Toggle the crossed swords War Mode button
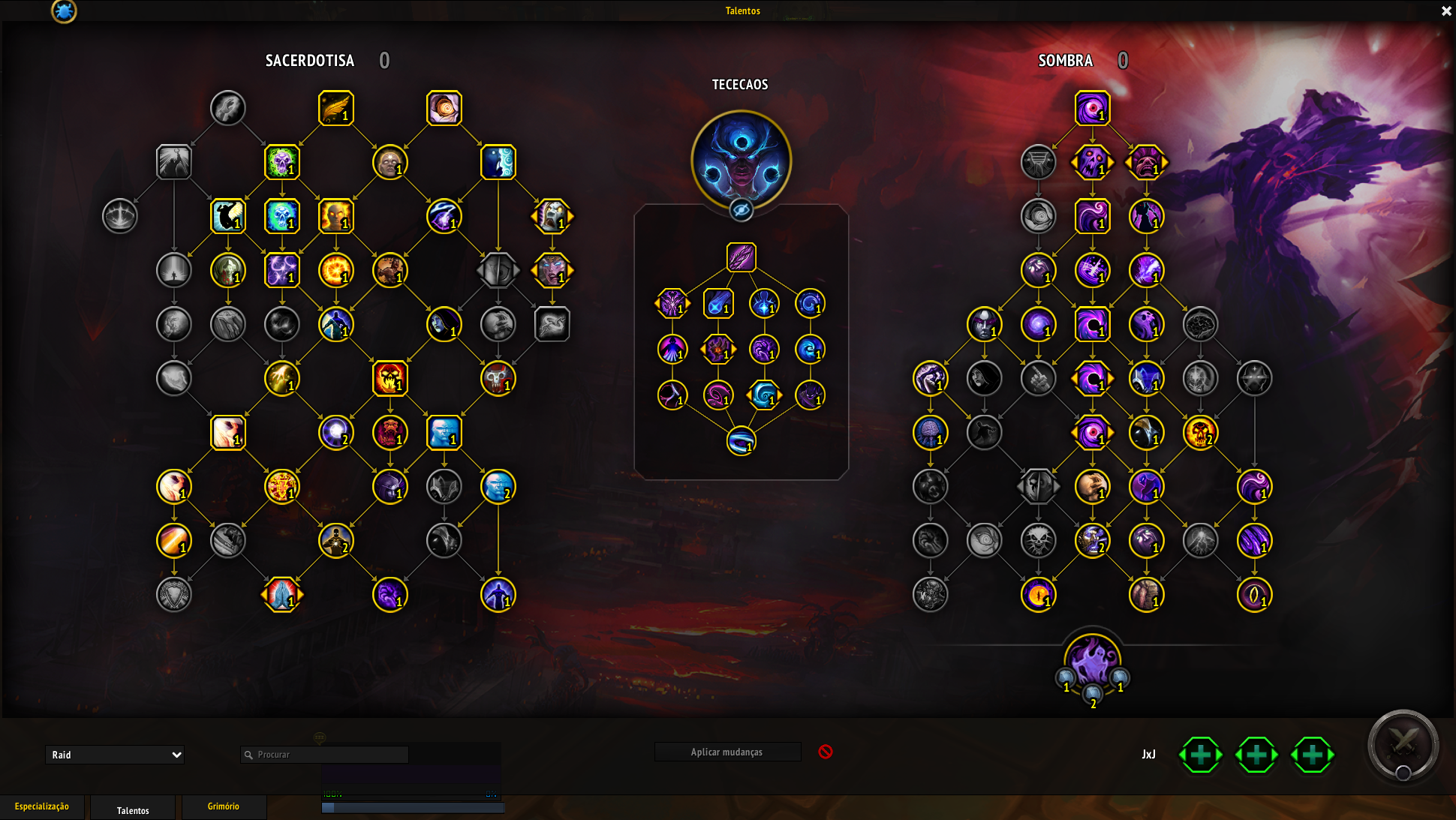This screenshot has height=820, width=1456. click(1403, 744)
